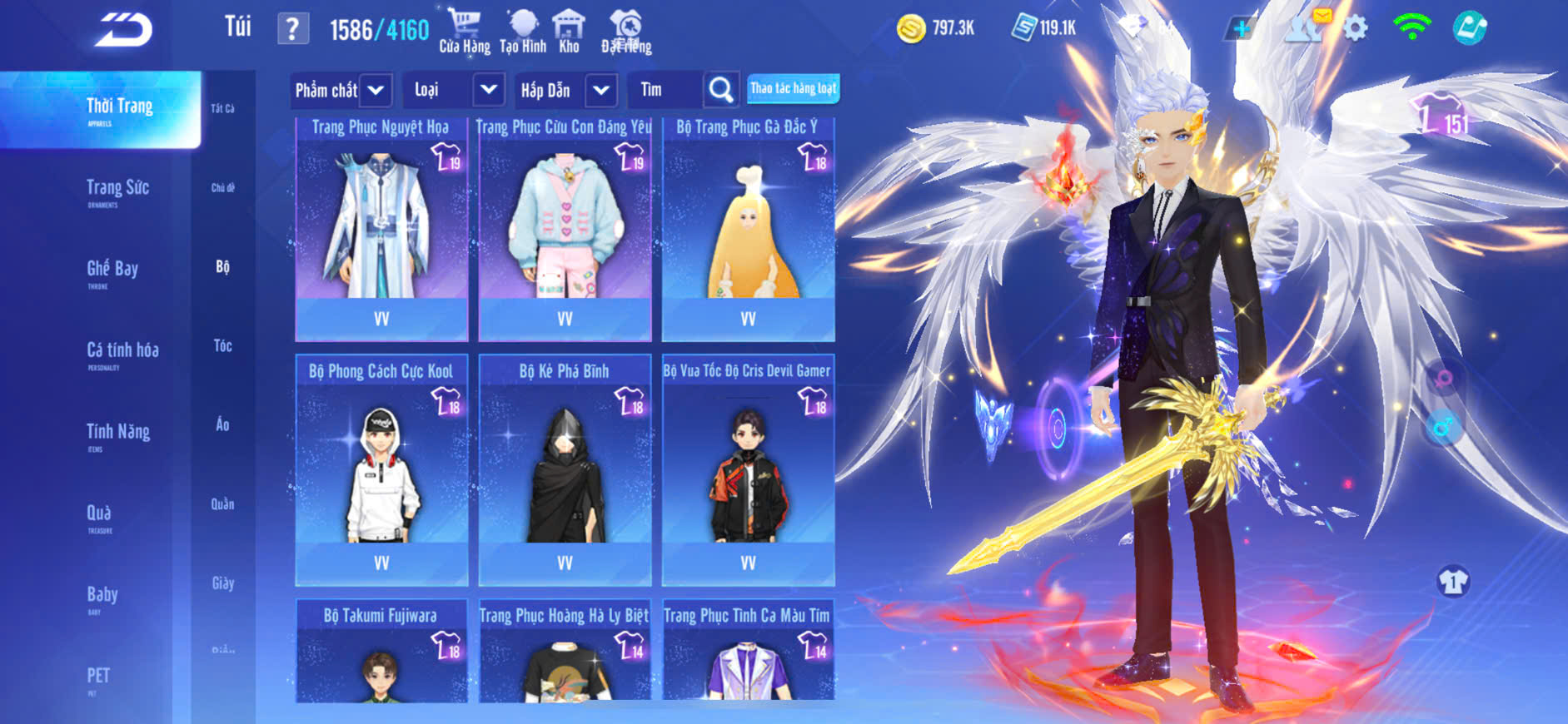Switch to Trang Sức tab
This screenshot has width=1568, height=724.
pyautogui.click(x=117, y=189)
